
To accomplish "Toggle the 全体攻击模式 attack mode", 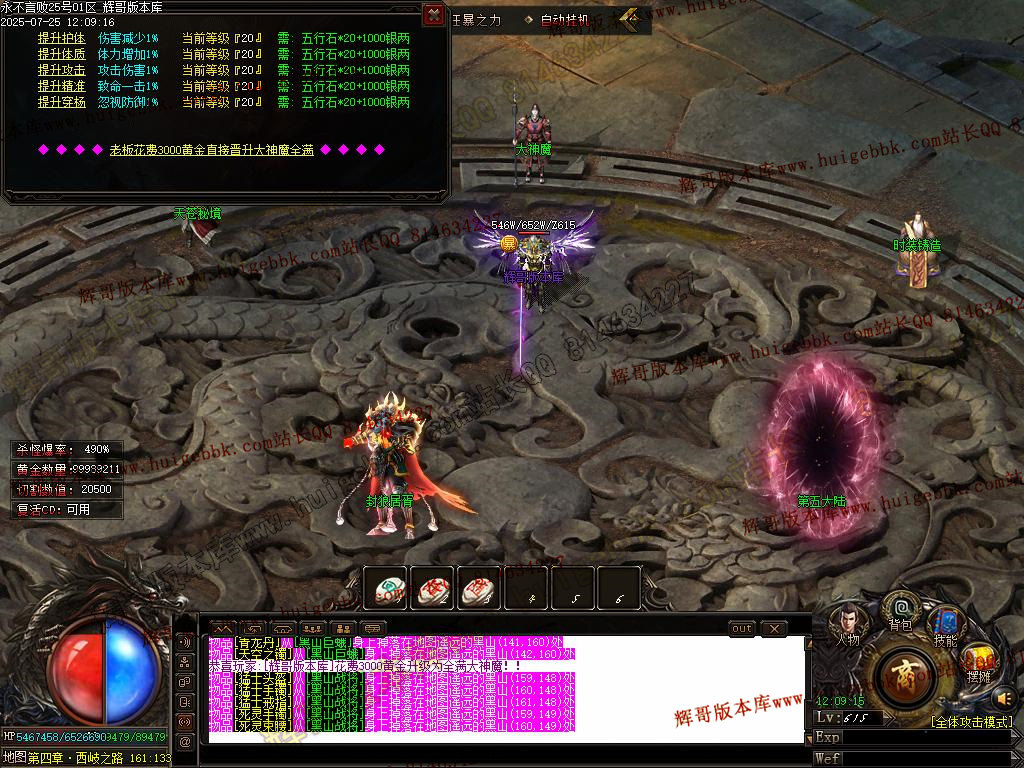I will coord(971,722).
